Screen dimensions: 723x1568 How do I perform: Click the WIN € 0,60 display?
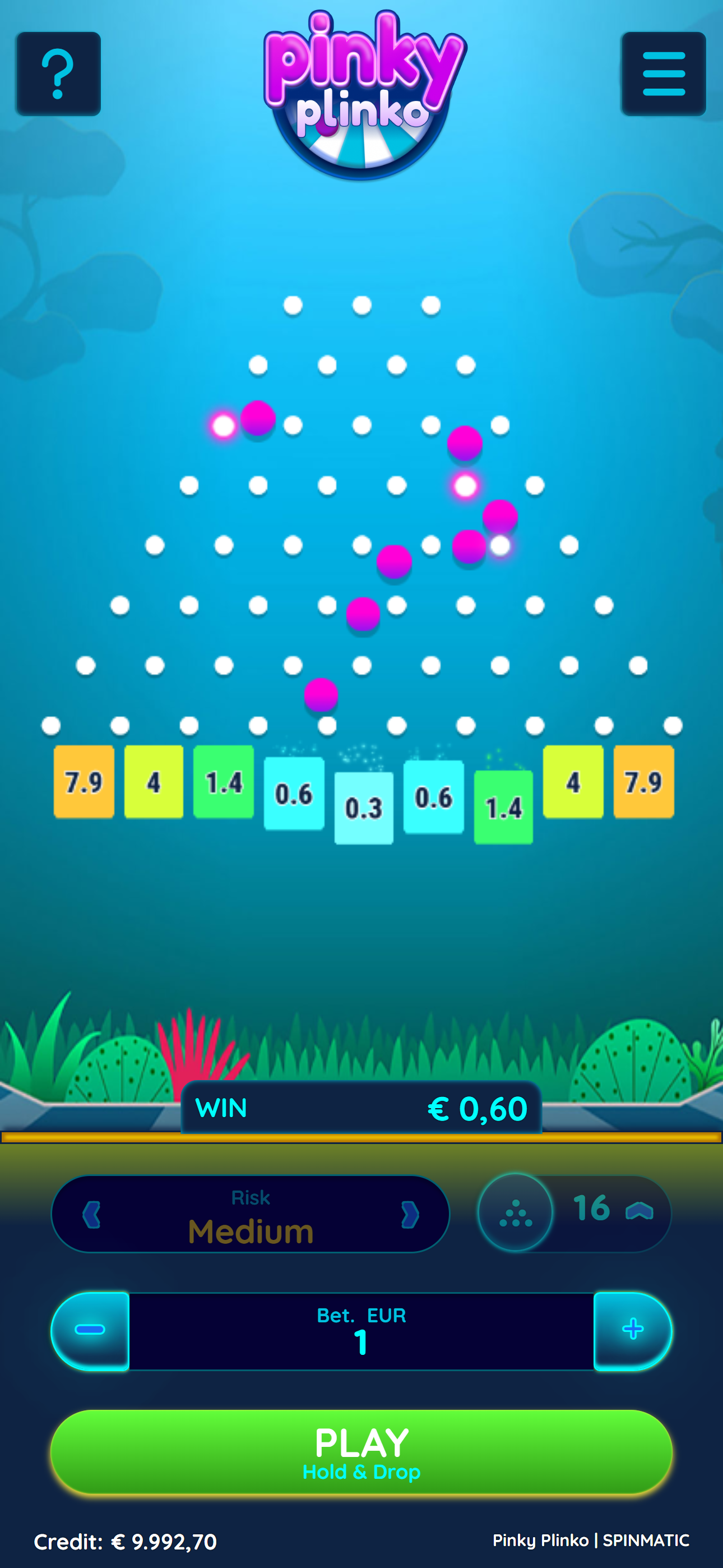[361, 1109]
